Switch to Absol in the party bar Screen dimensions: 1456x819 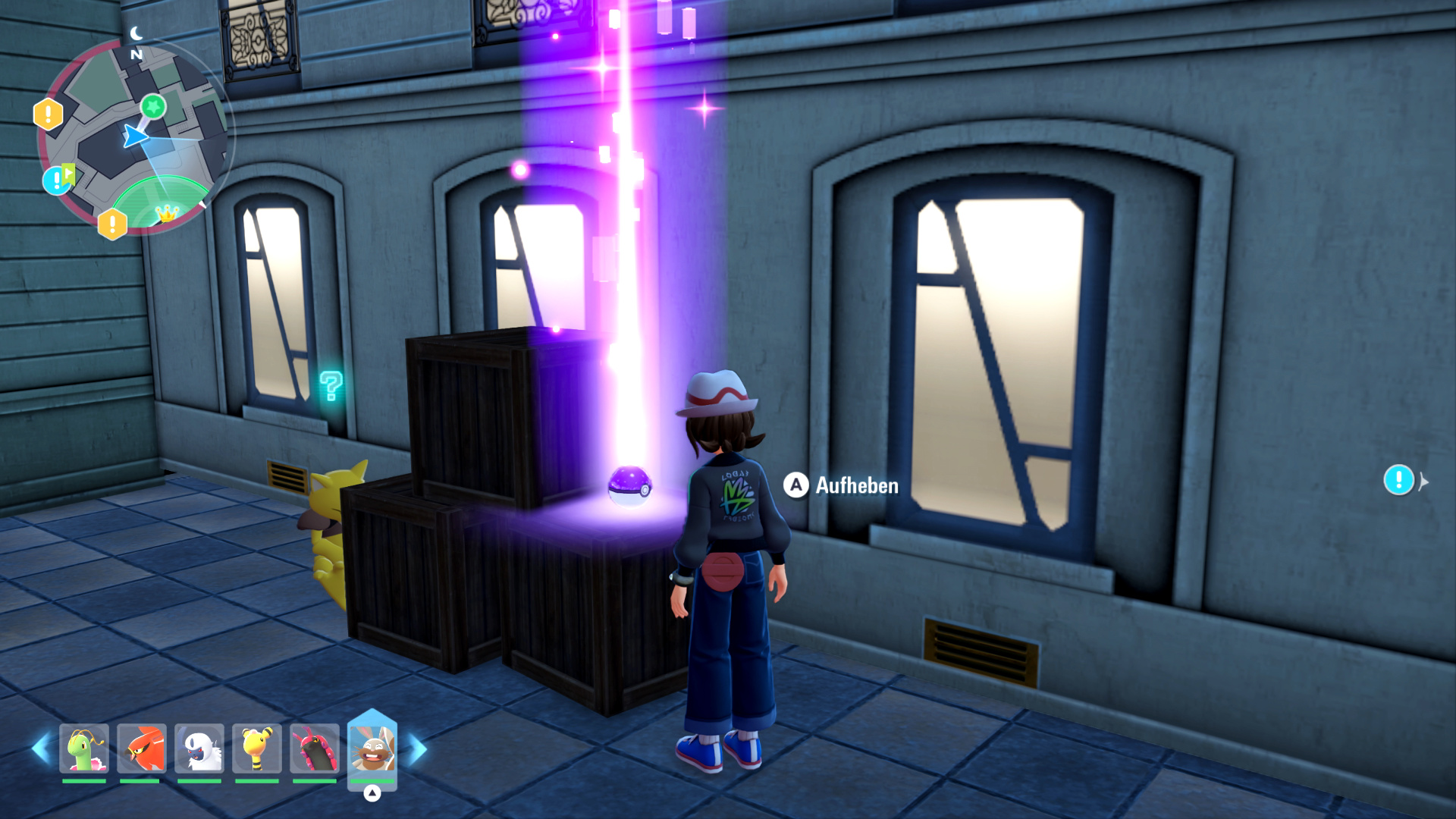tap(199, 748)
